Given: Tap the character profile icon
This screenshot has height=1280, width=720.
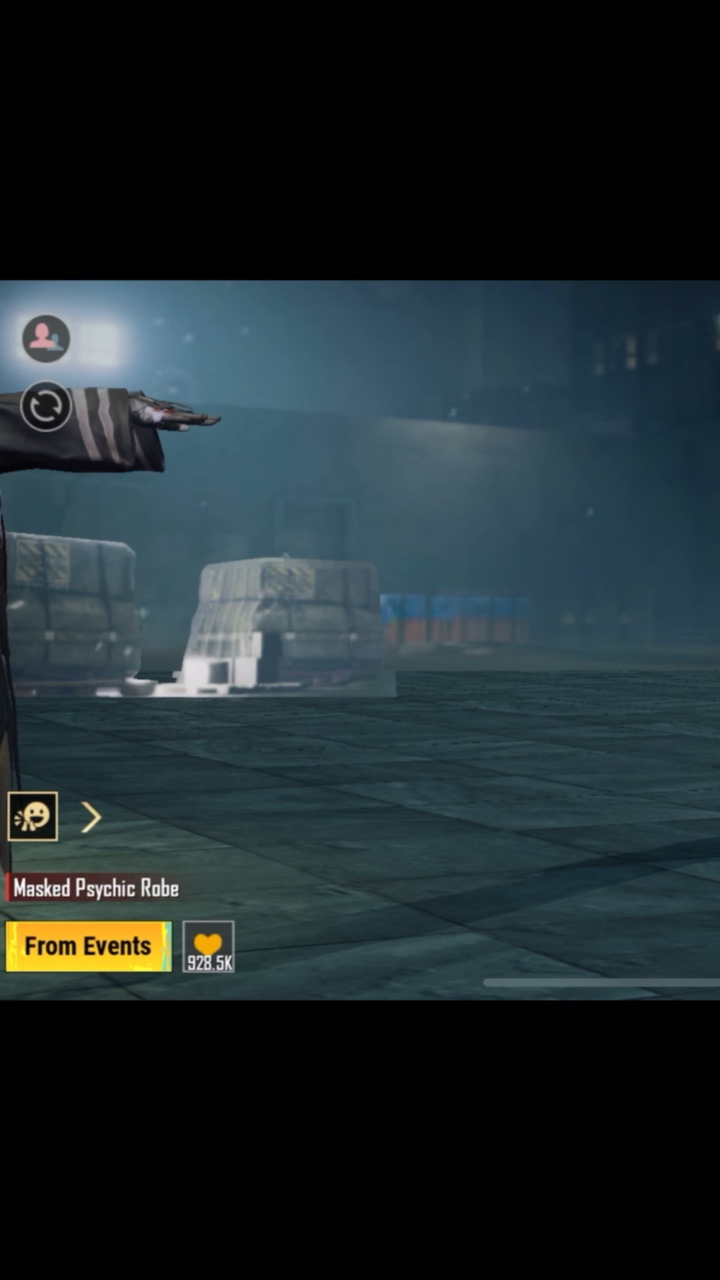Looking at the screenshot, I should click(46, 338).
